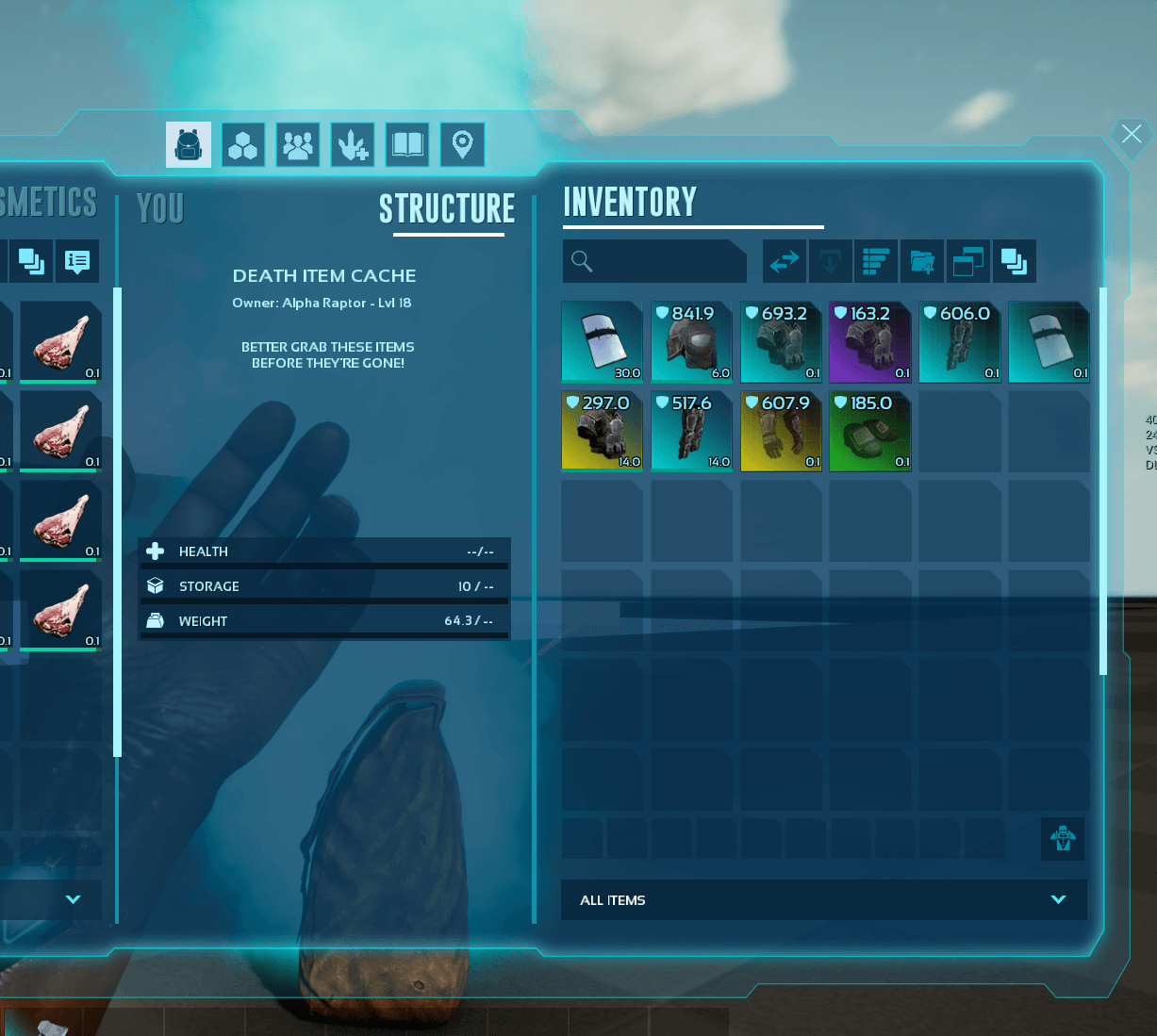
Task: Open the open-book notes tab
Action: click(x=407, y=145)
